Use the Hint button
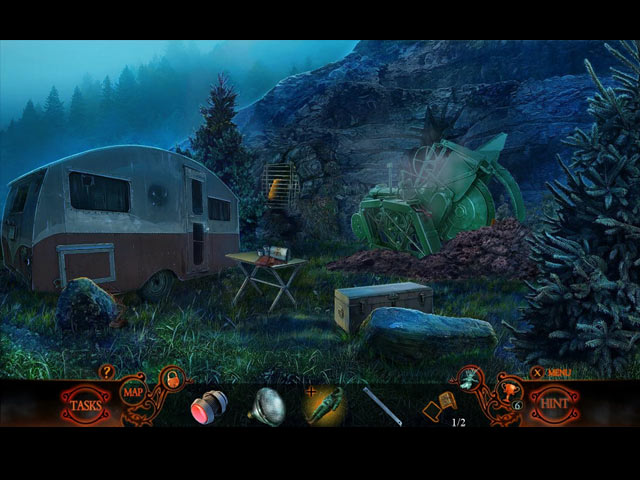Viewport: 640px width, 480px height. tap(553, 405)
